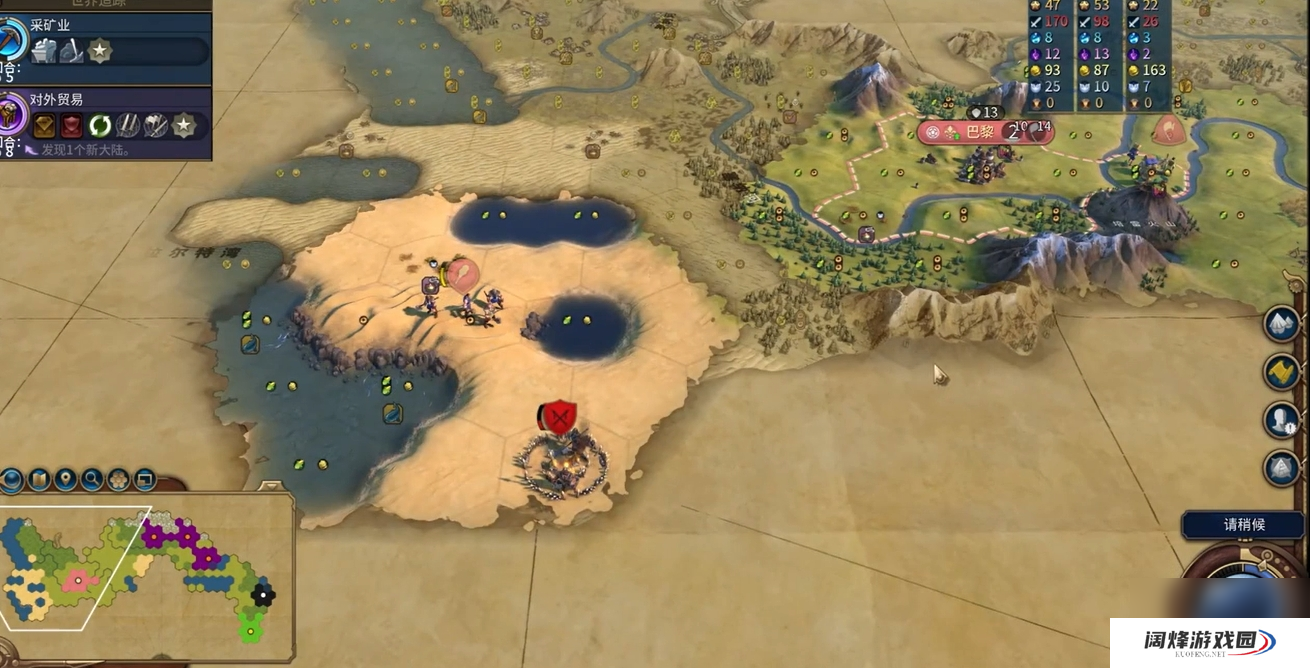Click the minimap fullscreen window icon

point(145,480)
